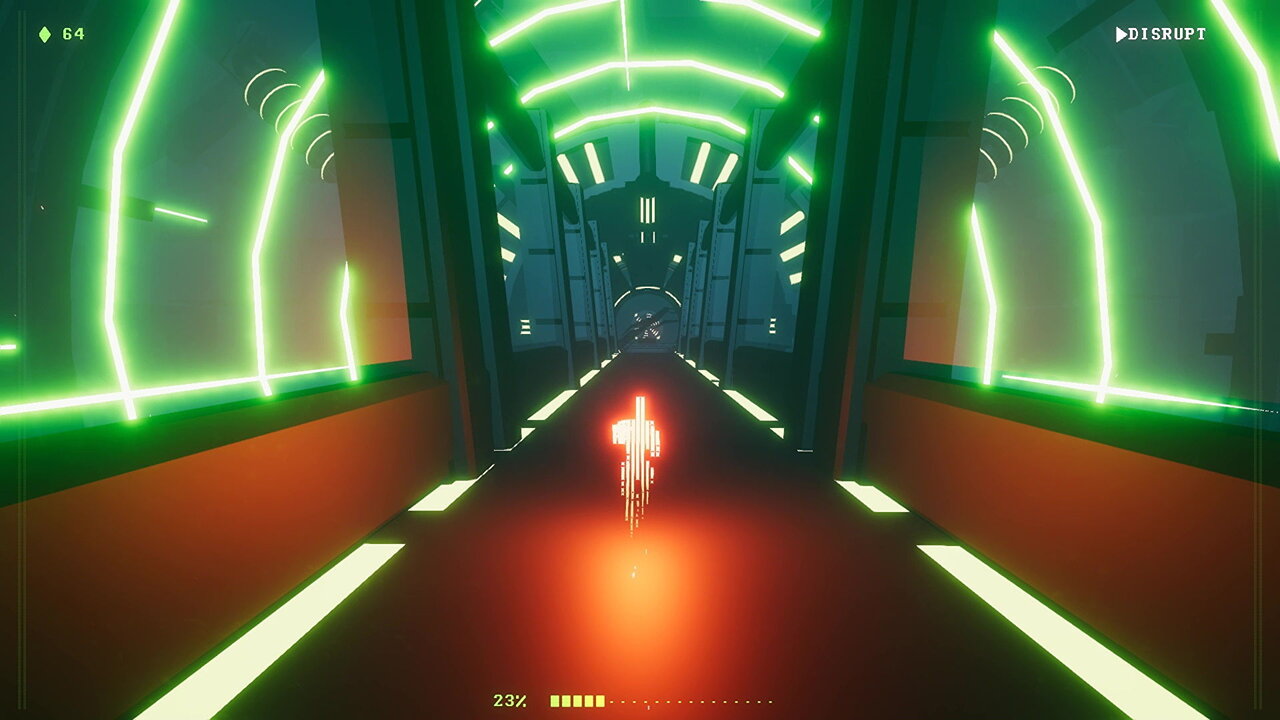Activate the DISRUPT ability label
Image resolution: width=1280 pixels, height=720 pixels.
pos(1162,35)
